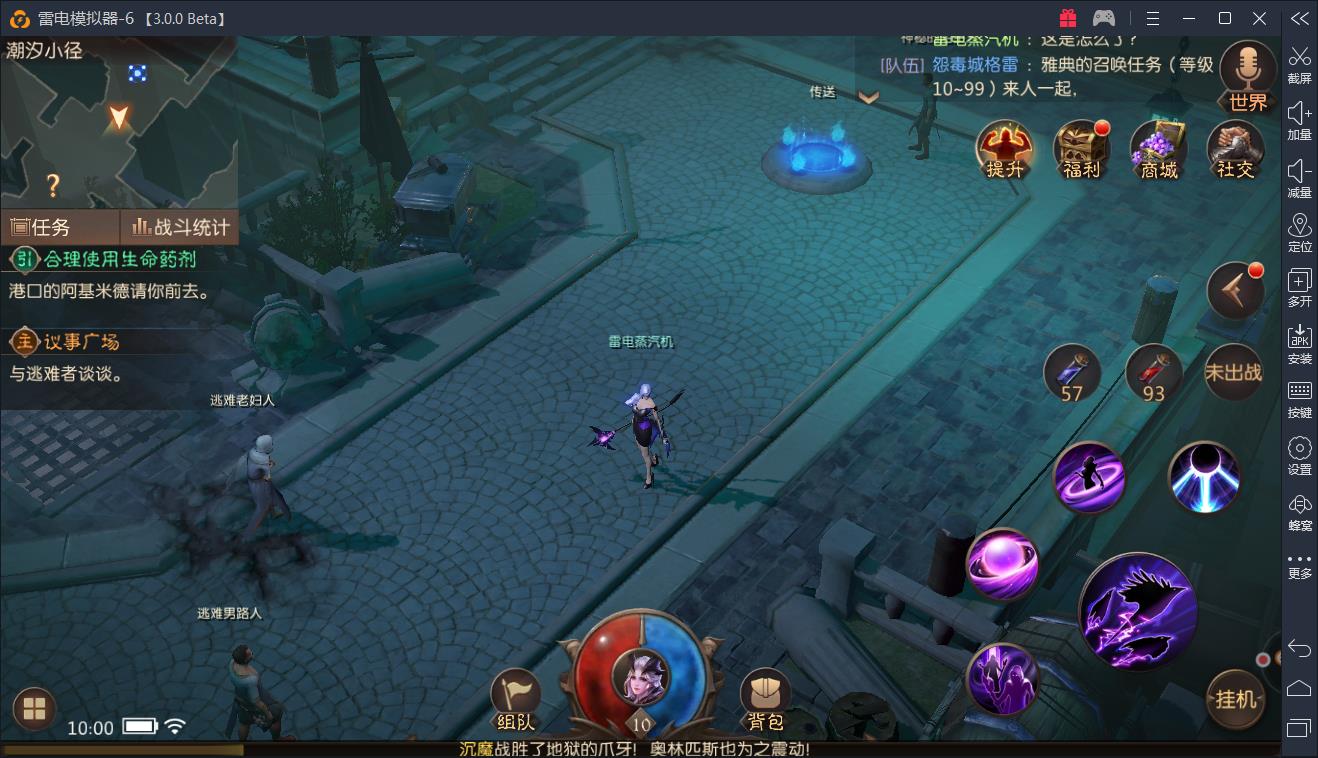Open the minimap
1318x758 pixels.
(118, 120)
